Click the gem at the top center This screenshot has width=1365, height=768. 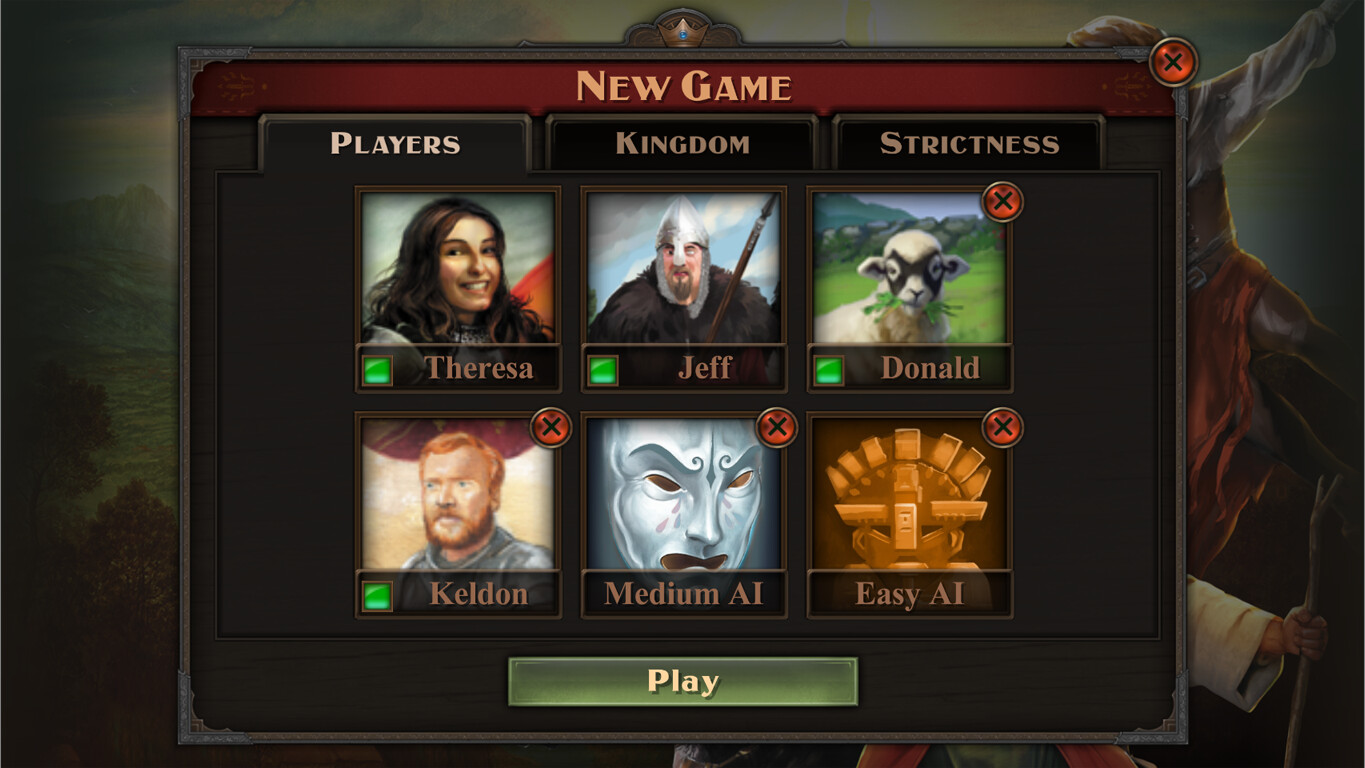(683, 33)
